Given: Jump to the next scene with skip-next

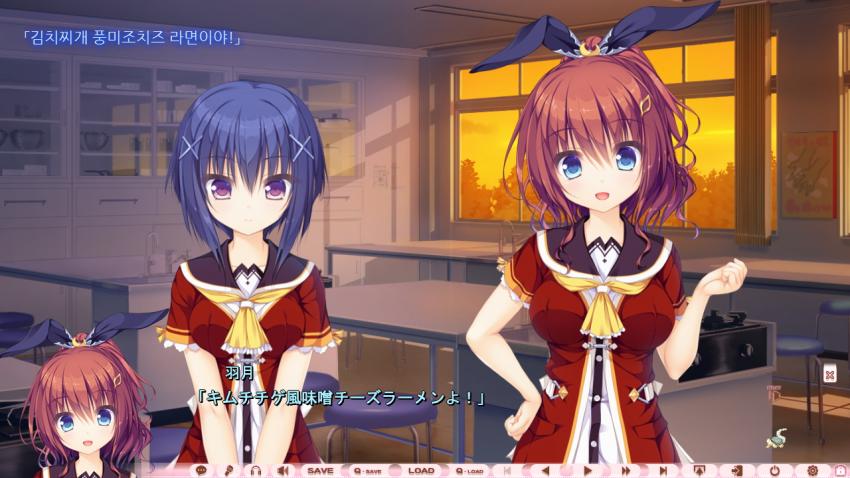Looking at the screenshot, I should (662, 470).
